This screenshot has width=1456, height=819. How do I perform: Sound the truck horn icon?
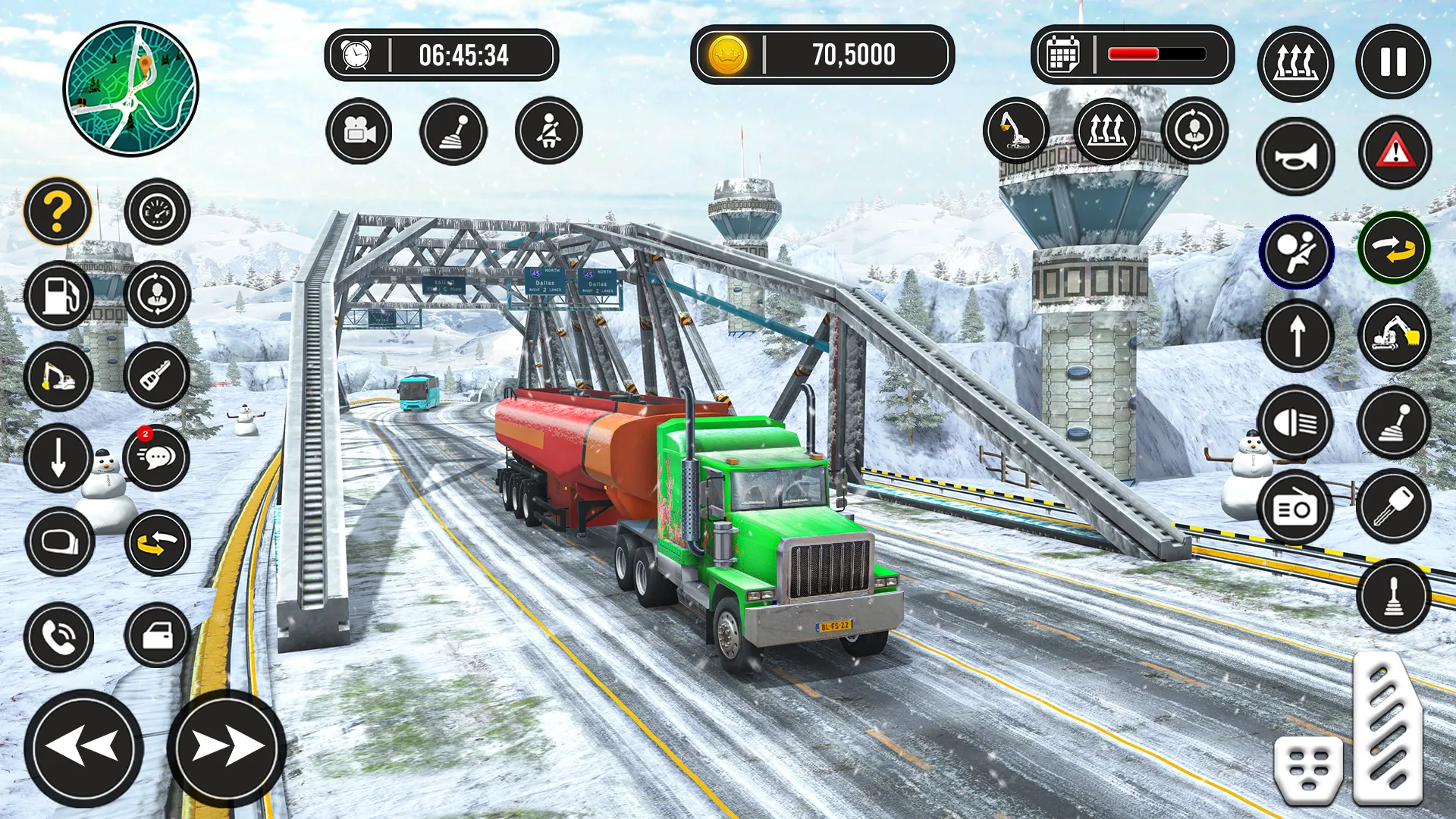(x=1296, y=154)
